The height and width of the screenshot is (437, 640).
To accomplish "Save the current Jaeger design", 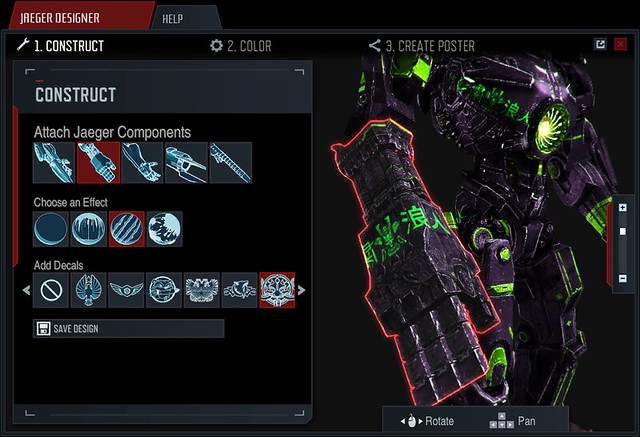I will pyautogui.click(x=128, y=329).
